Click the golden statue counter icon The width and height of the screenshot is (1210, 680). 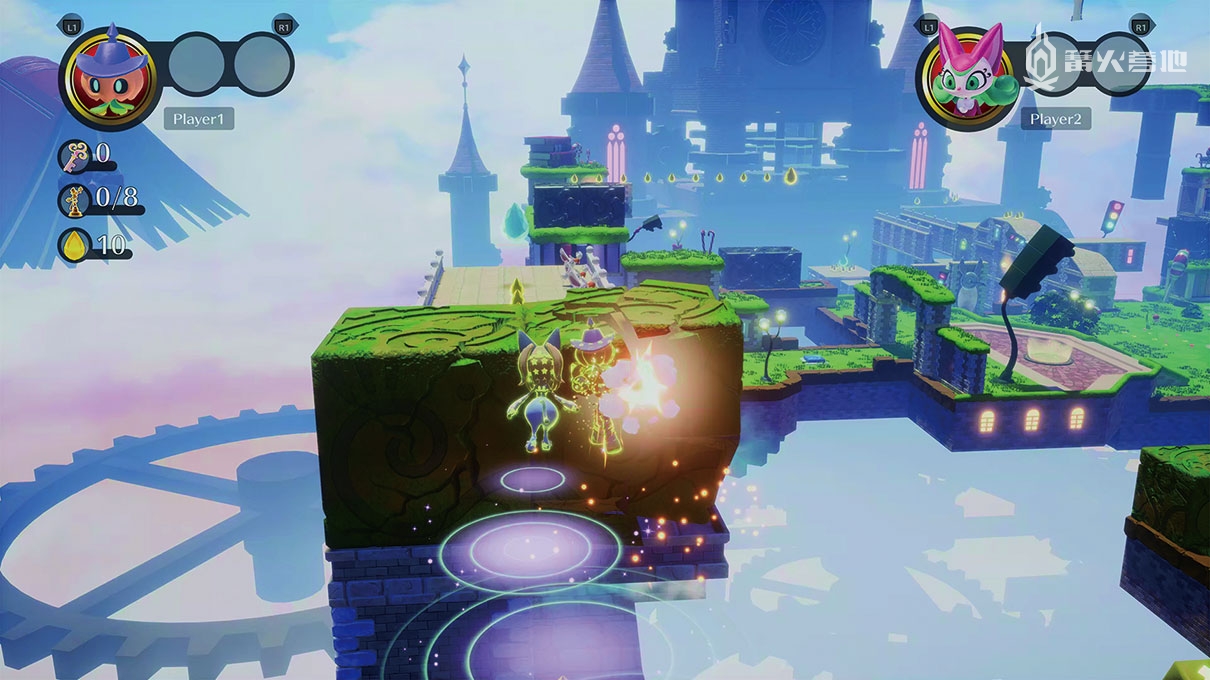point(75,200)
